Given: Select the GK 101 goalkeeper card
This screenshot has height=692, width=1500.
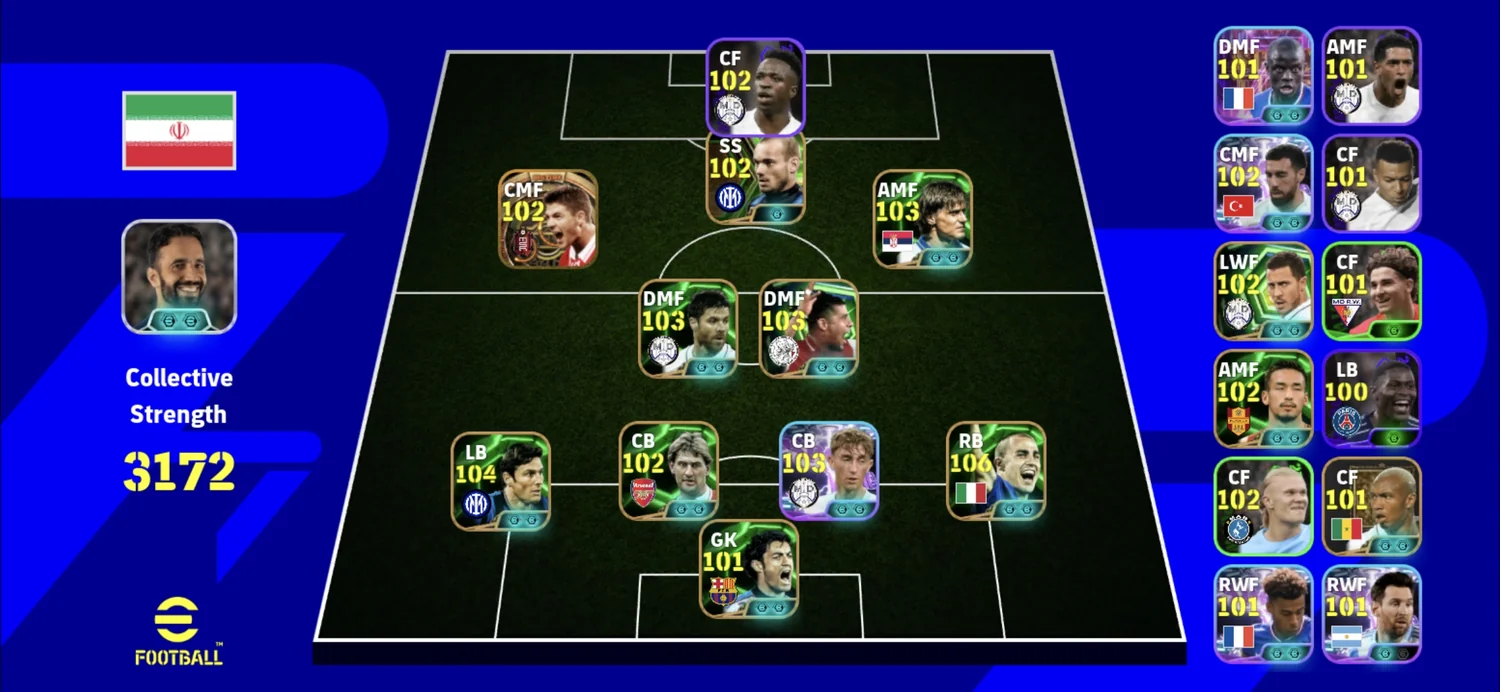Looking at the screenshot, I should point(748,568).
